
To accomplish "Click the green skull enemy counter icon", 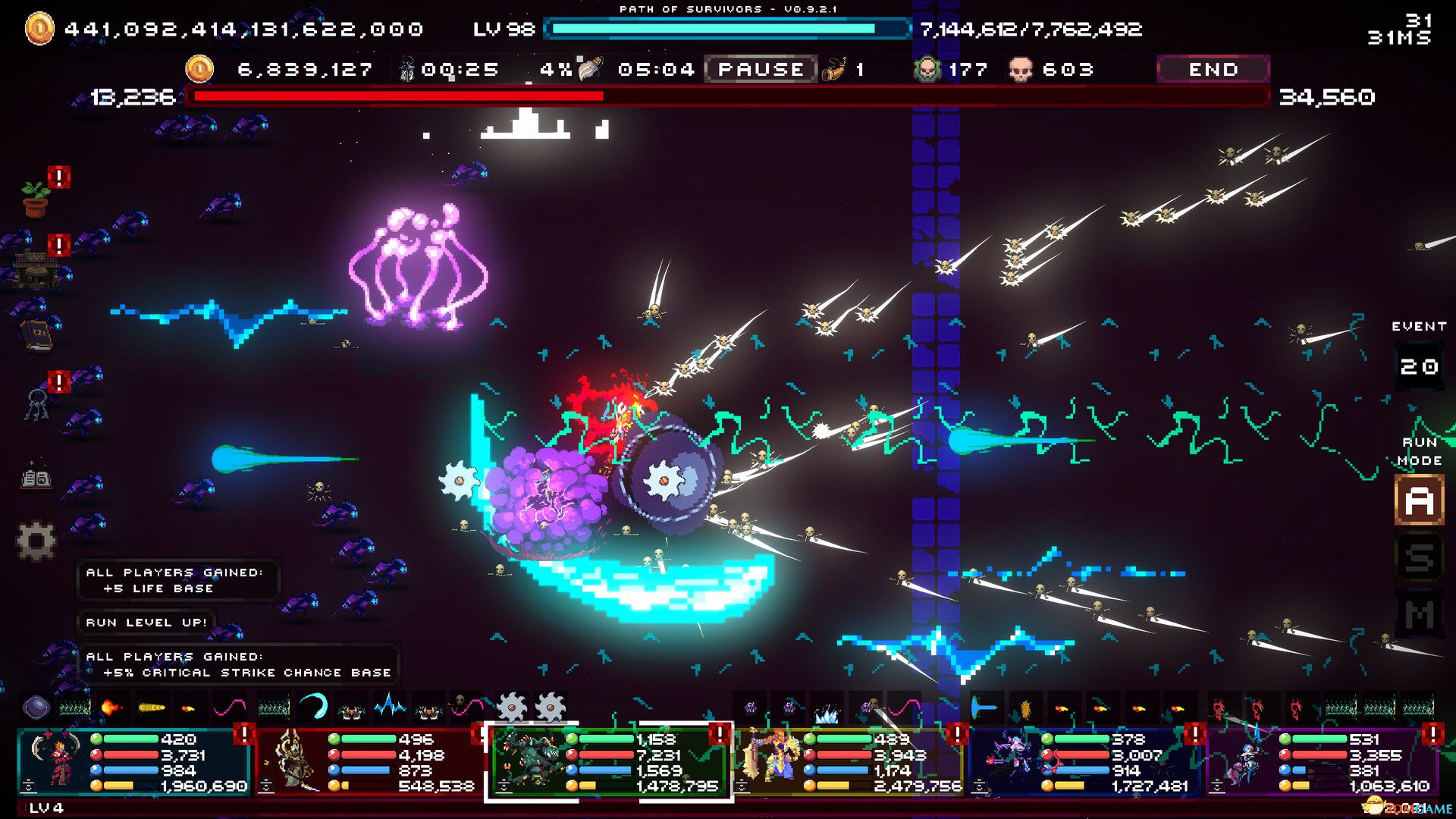I will 927,69.
